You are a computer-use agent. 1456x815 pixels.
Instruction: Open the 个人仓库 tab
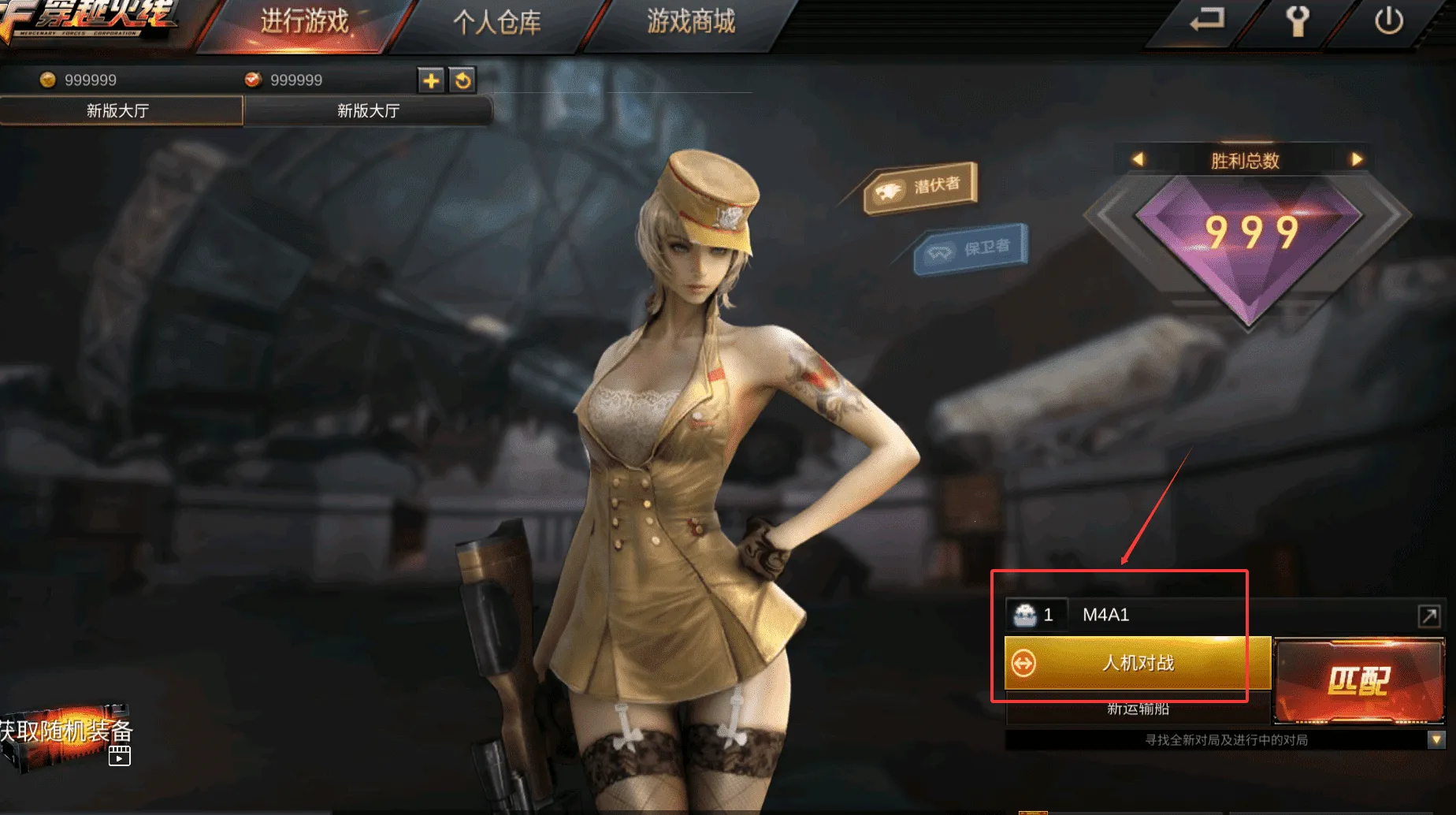tap(497, 22)
